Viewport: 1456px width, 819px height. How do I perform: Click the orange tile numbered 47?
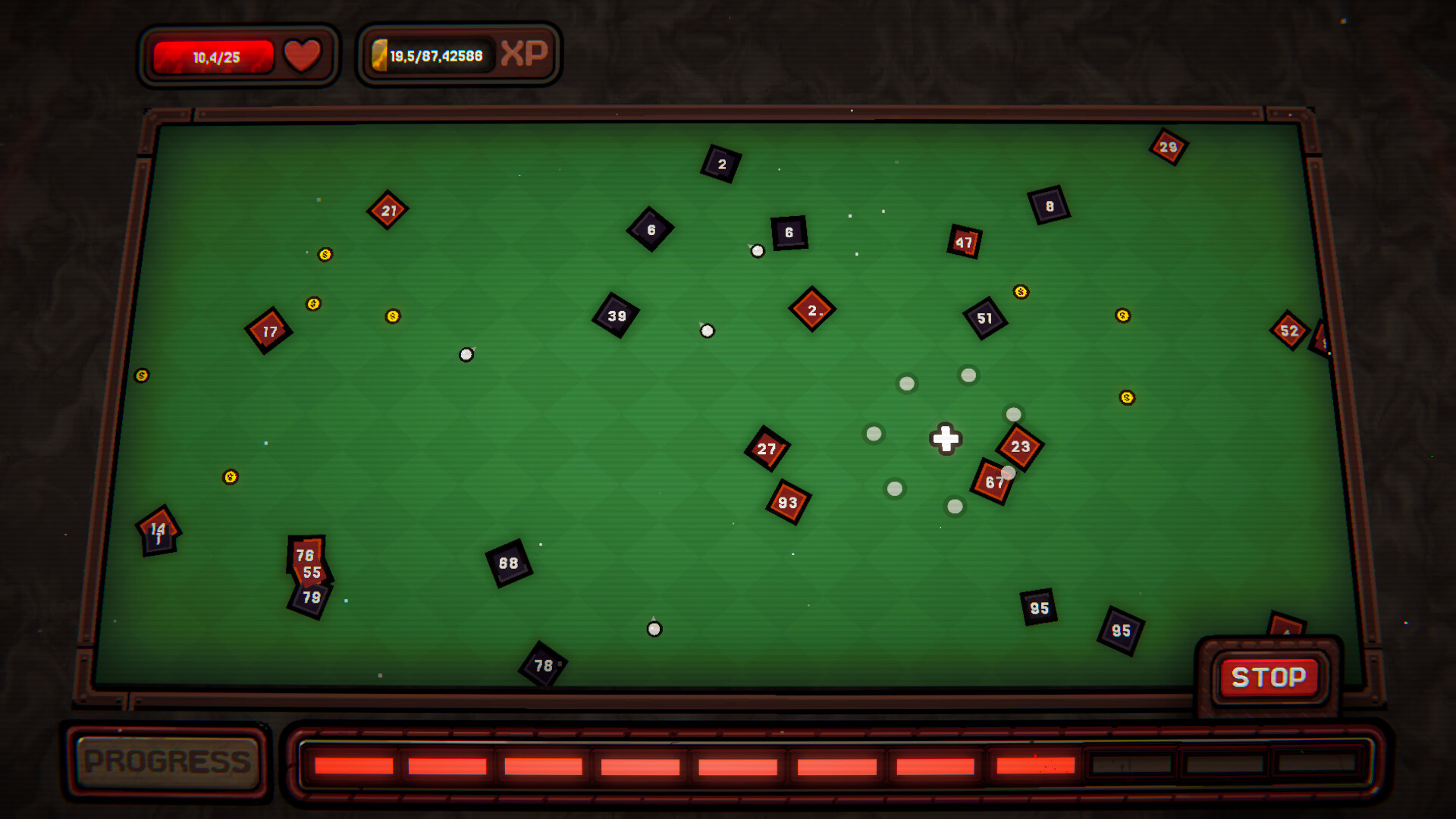pos(965,242)
